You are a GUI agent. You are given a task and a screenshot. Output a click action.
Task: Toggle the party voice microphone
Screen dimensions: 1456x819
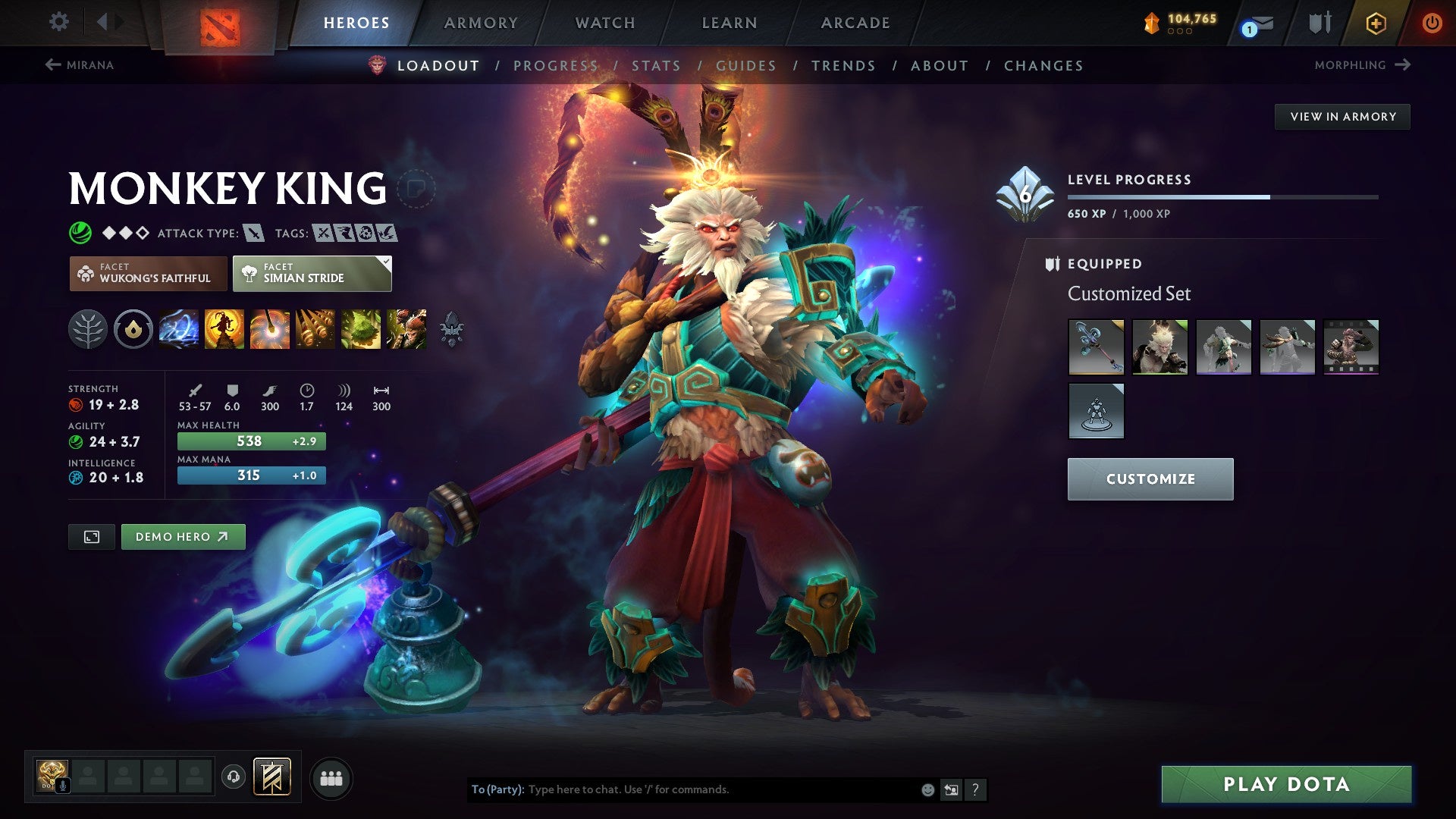(63, 786)
